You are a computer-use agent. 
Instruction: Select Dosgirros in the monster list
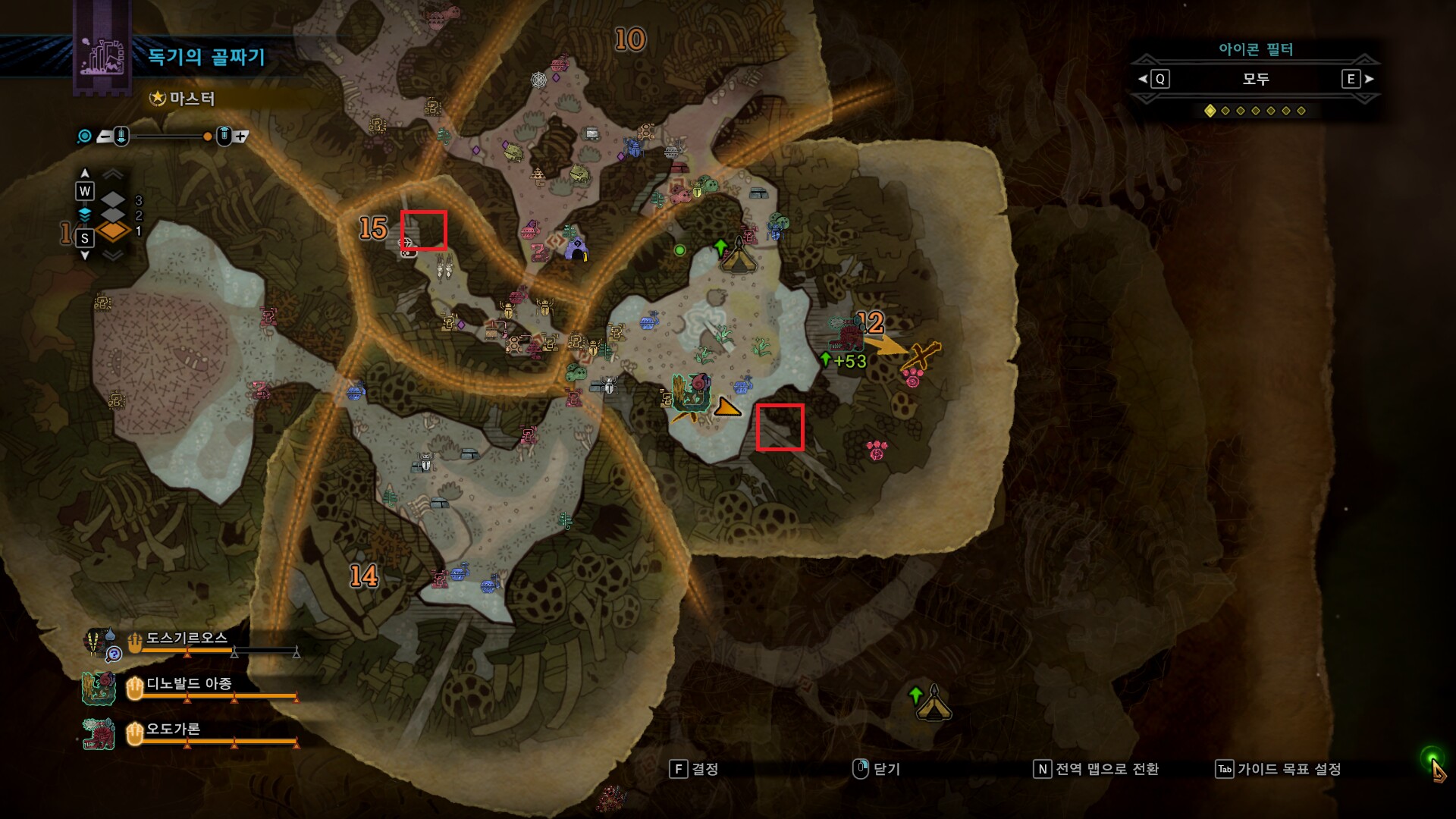[187, 639]
